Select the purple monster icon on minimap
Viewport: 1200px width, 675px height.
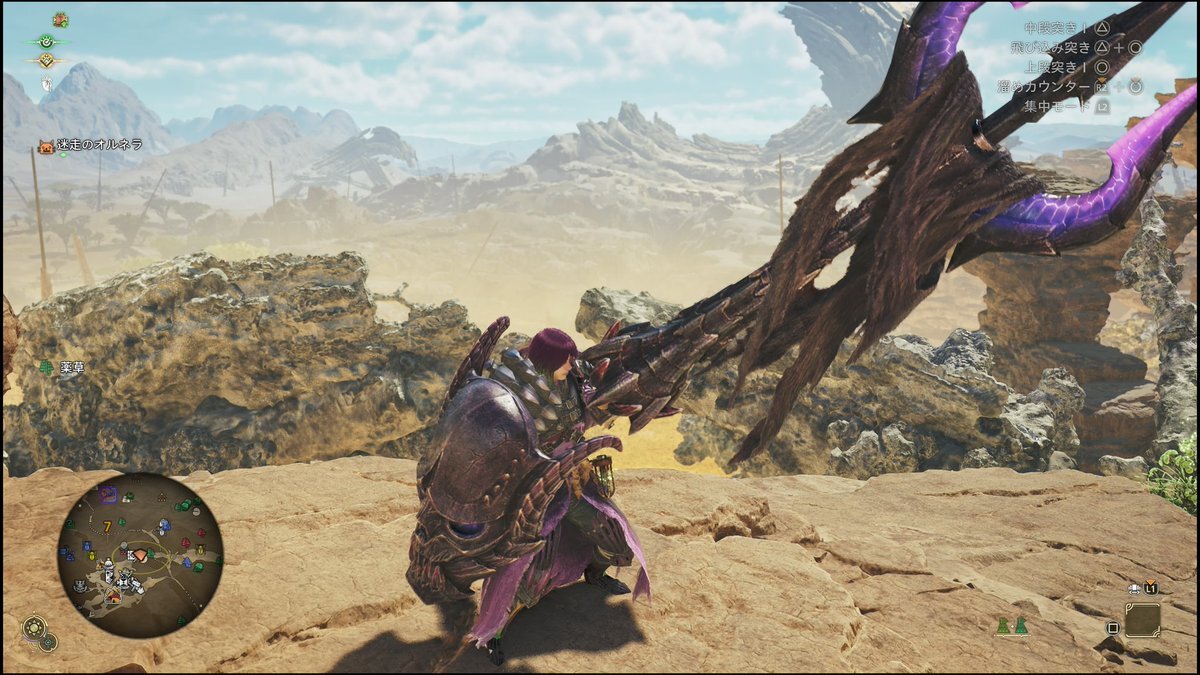click(108, 495)
